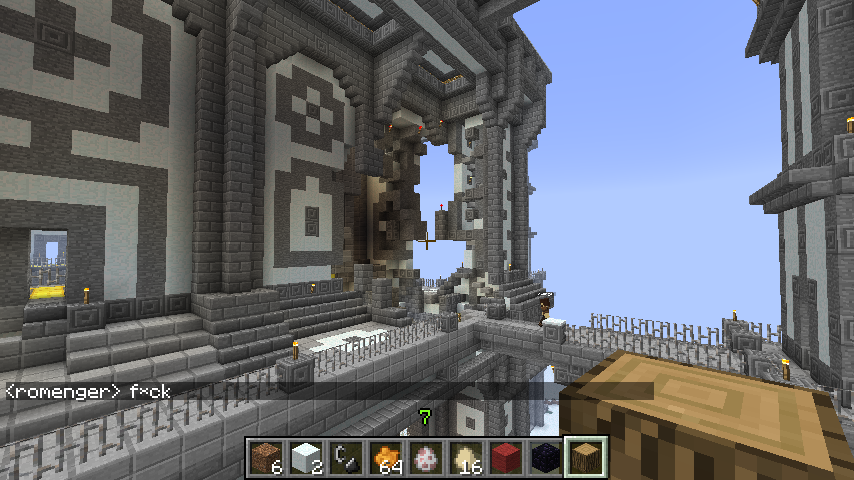854x480 pixels.
Task: Click romenger's chat message line
Action: 88,392
